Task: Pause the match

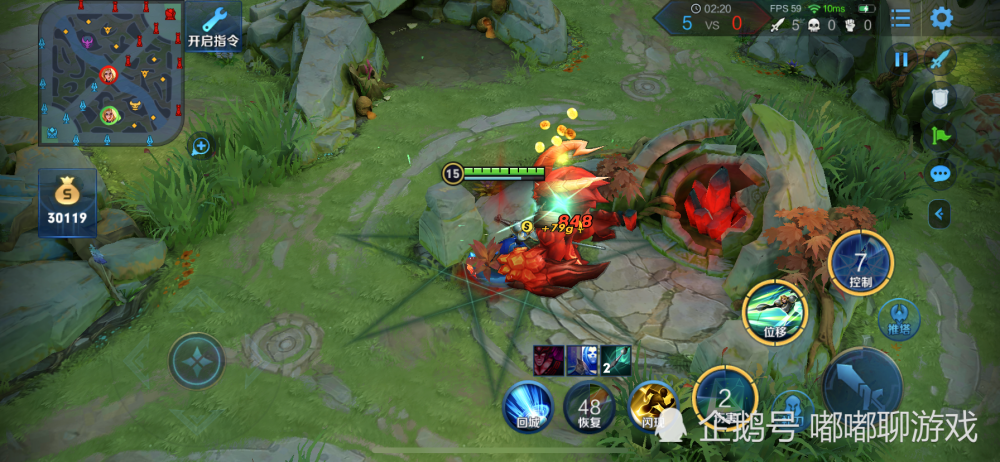Action: tap(901, 59)
